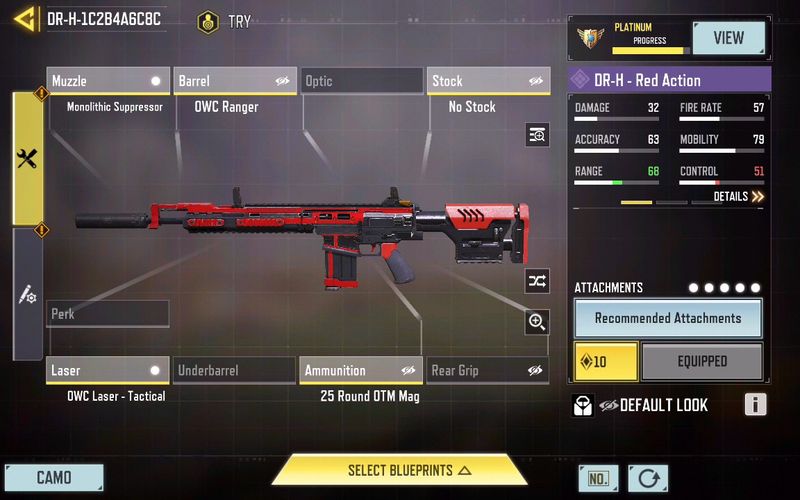
Task: Select the Barrel attachment slot
Action: pos(235,81)
